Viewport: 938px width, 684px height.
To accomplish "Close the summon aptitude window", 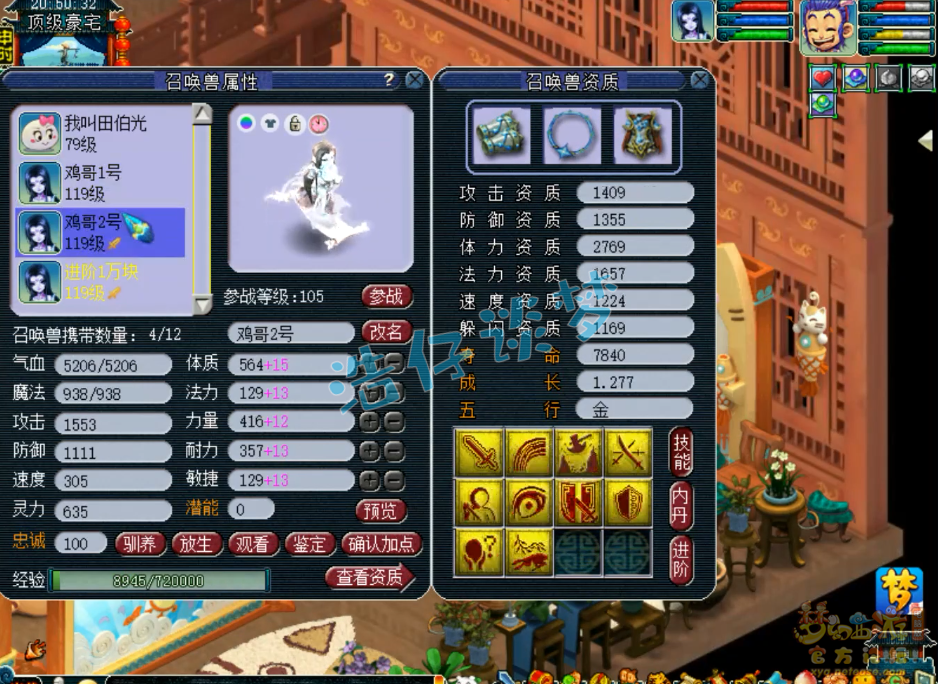I will 700,81.
